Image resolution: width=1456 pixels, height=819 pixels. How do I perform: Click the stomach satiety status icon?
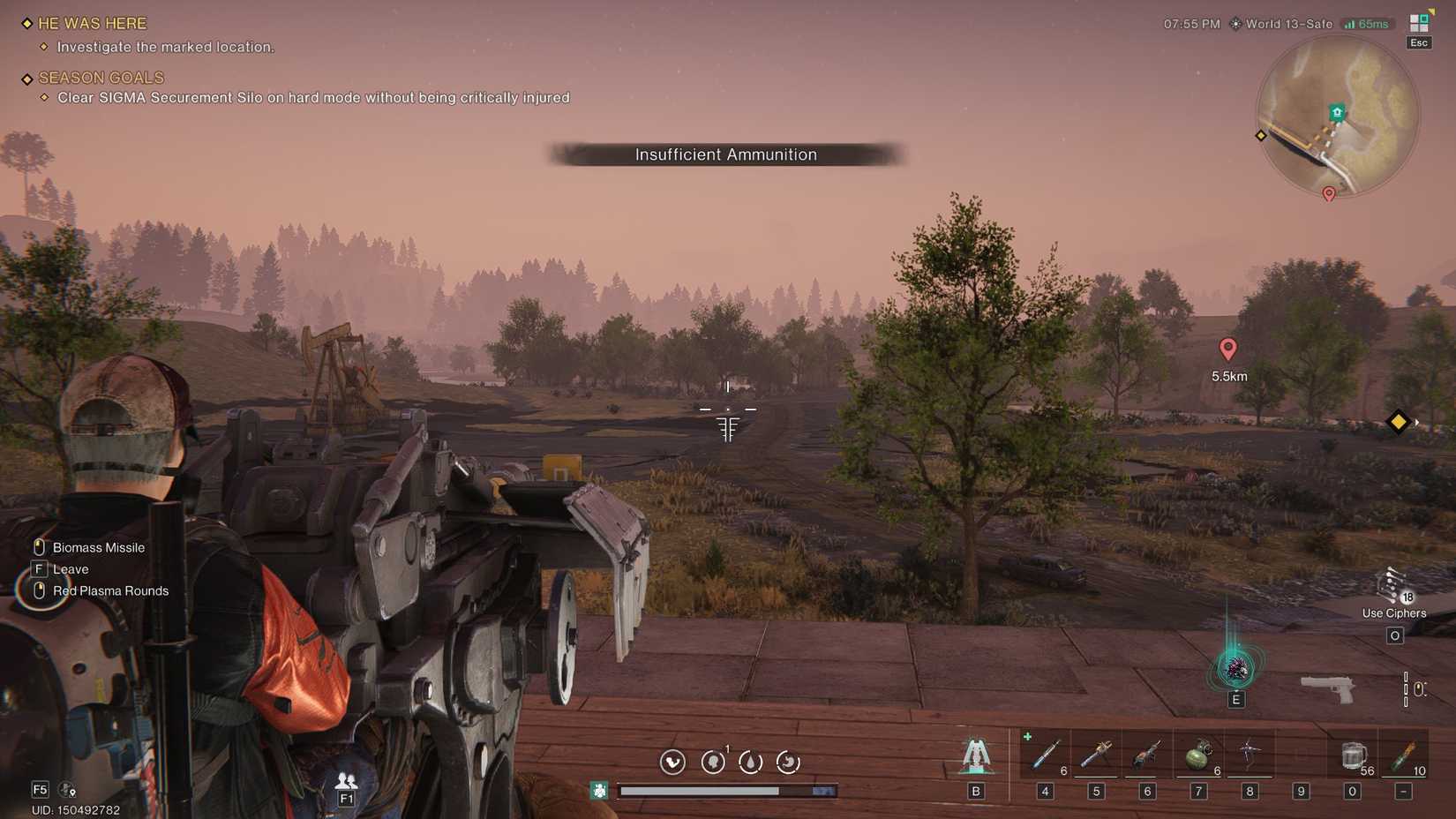788,762
